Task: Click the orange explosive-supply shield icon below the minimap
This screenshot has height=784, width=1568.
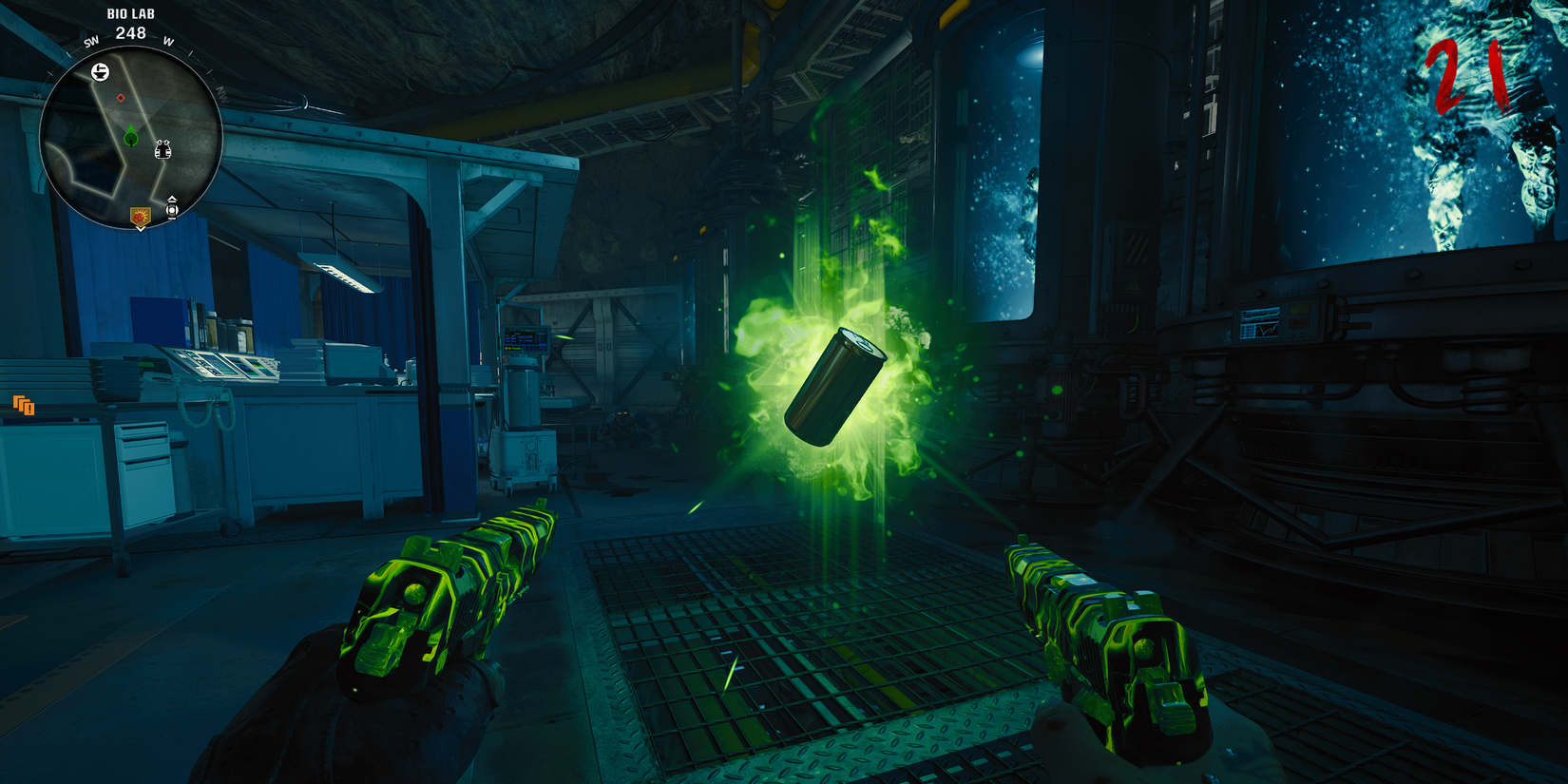Action: click(x=141, y=216)
